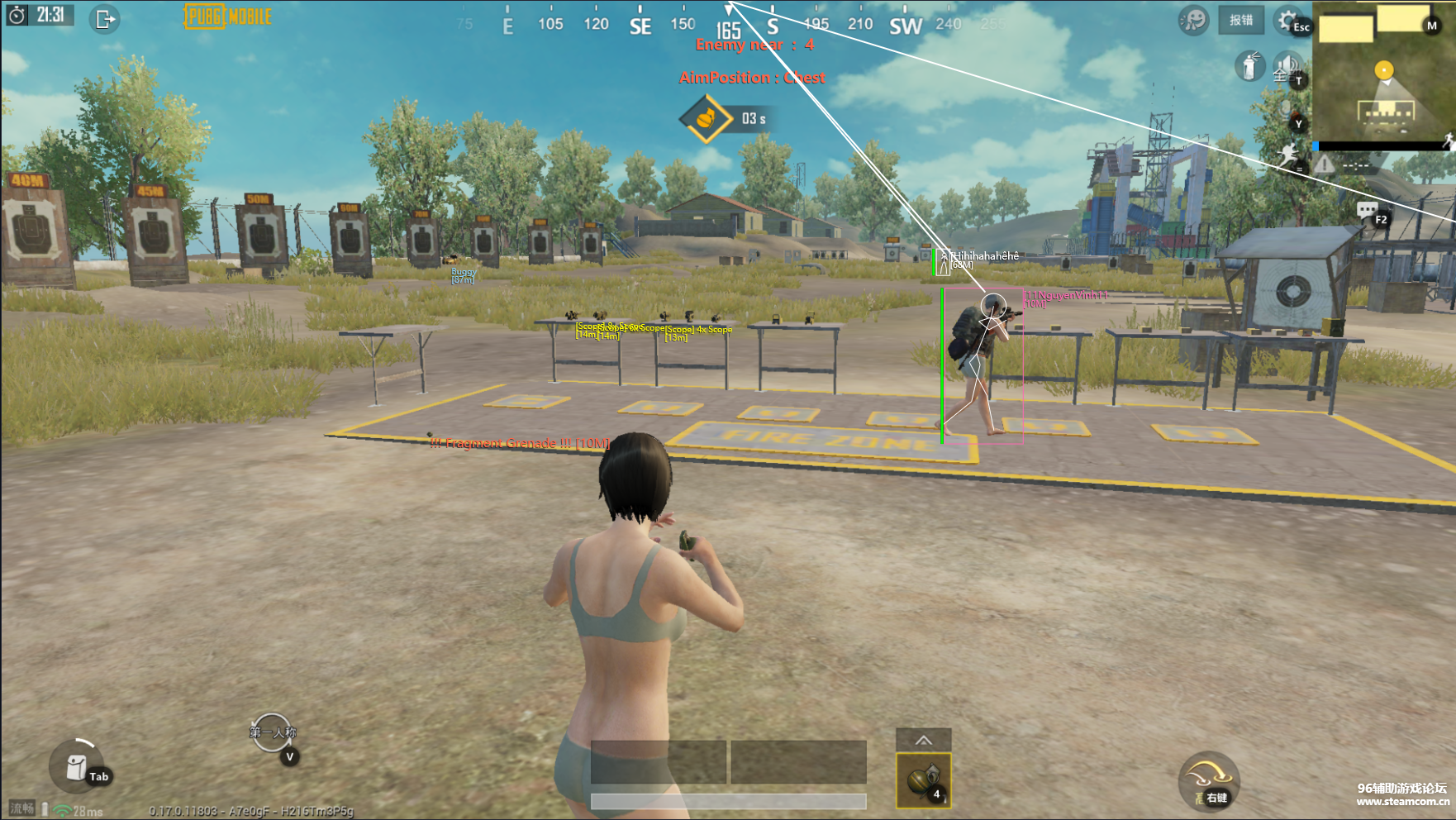Image resolution: width=1456 pixels, height=820 pixels.
Task: Switch voice channel on the speaker icon
Action: point(1286,66)
